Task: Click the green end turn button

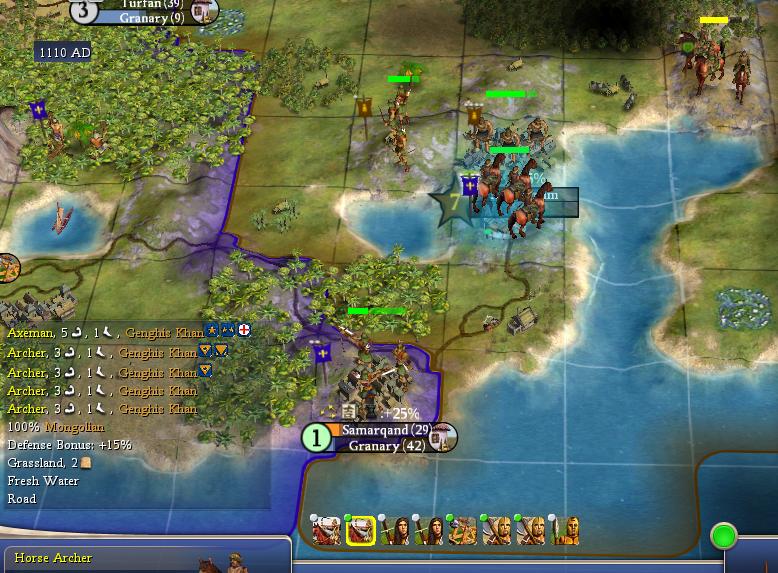Action: point(723,536)
